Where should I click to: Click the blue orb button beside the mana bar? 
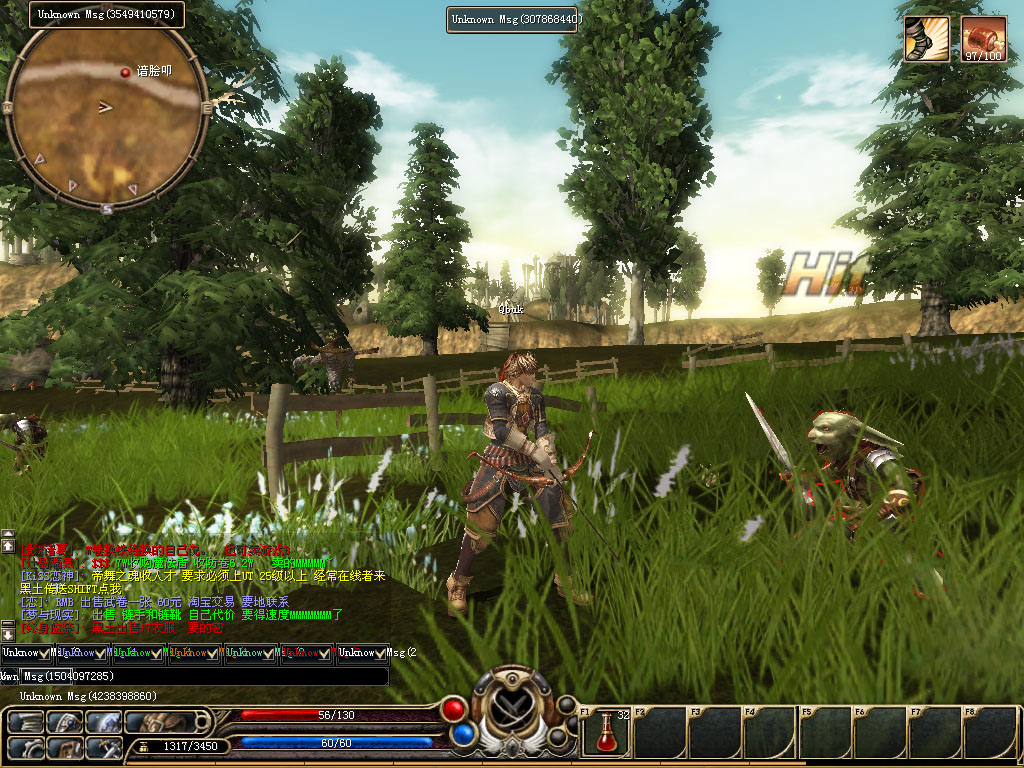pos(462,735)
